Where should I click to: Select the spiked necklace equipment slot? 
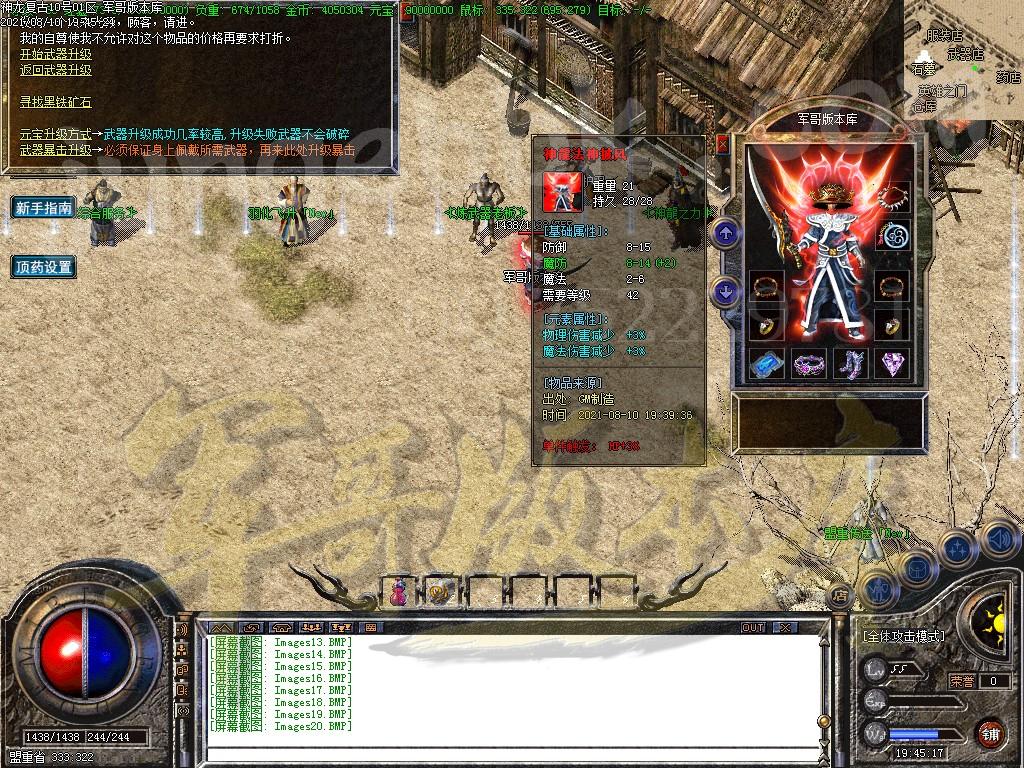892,196
